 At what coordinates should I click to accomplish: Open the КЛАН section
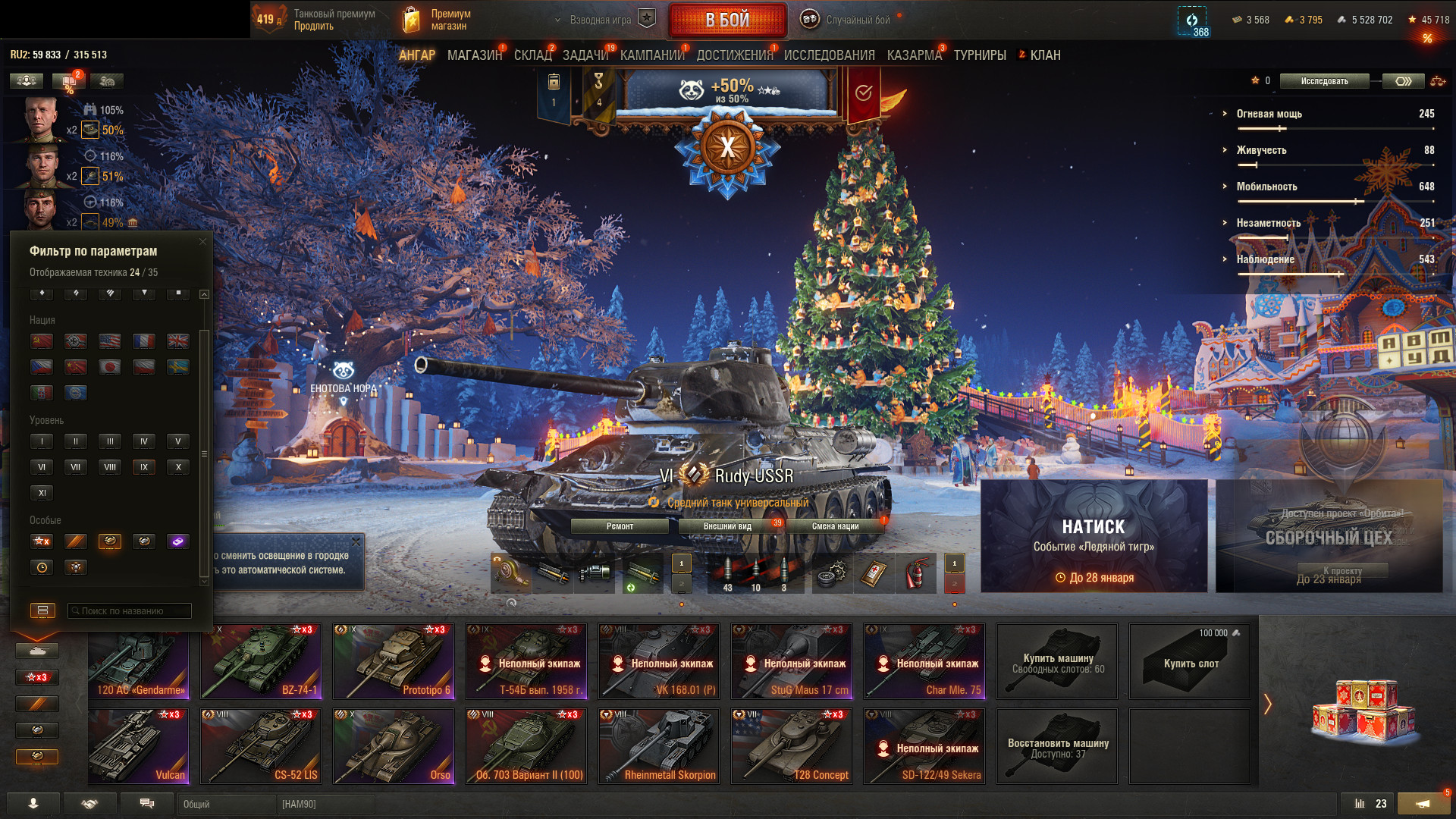(1044, 55)
